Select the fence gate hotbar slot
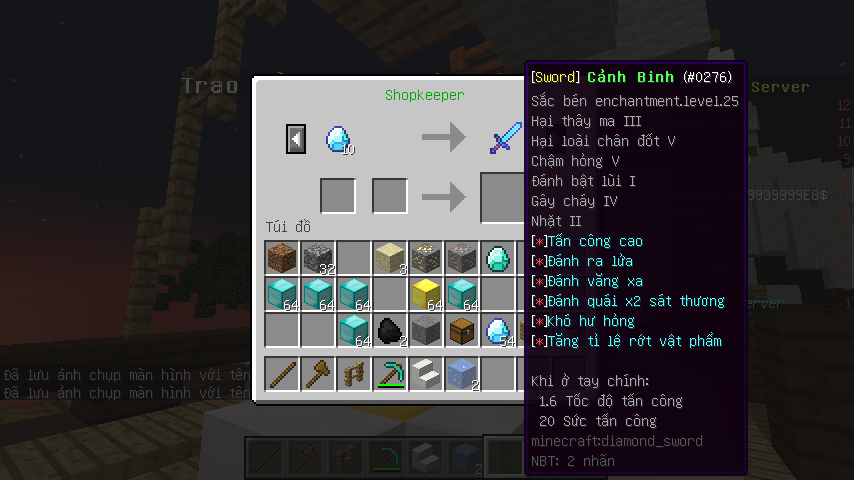The image size is (854, 480). click(354, 374)
